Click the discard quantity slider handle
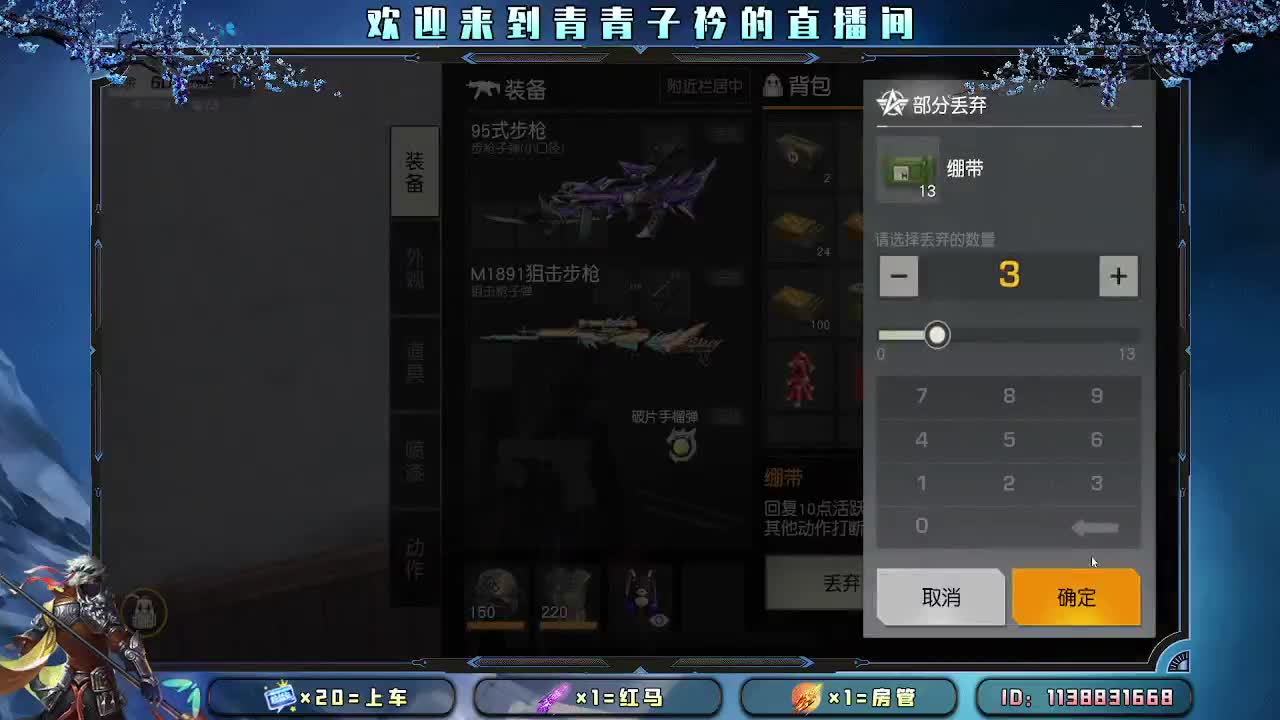 938,335
